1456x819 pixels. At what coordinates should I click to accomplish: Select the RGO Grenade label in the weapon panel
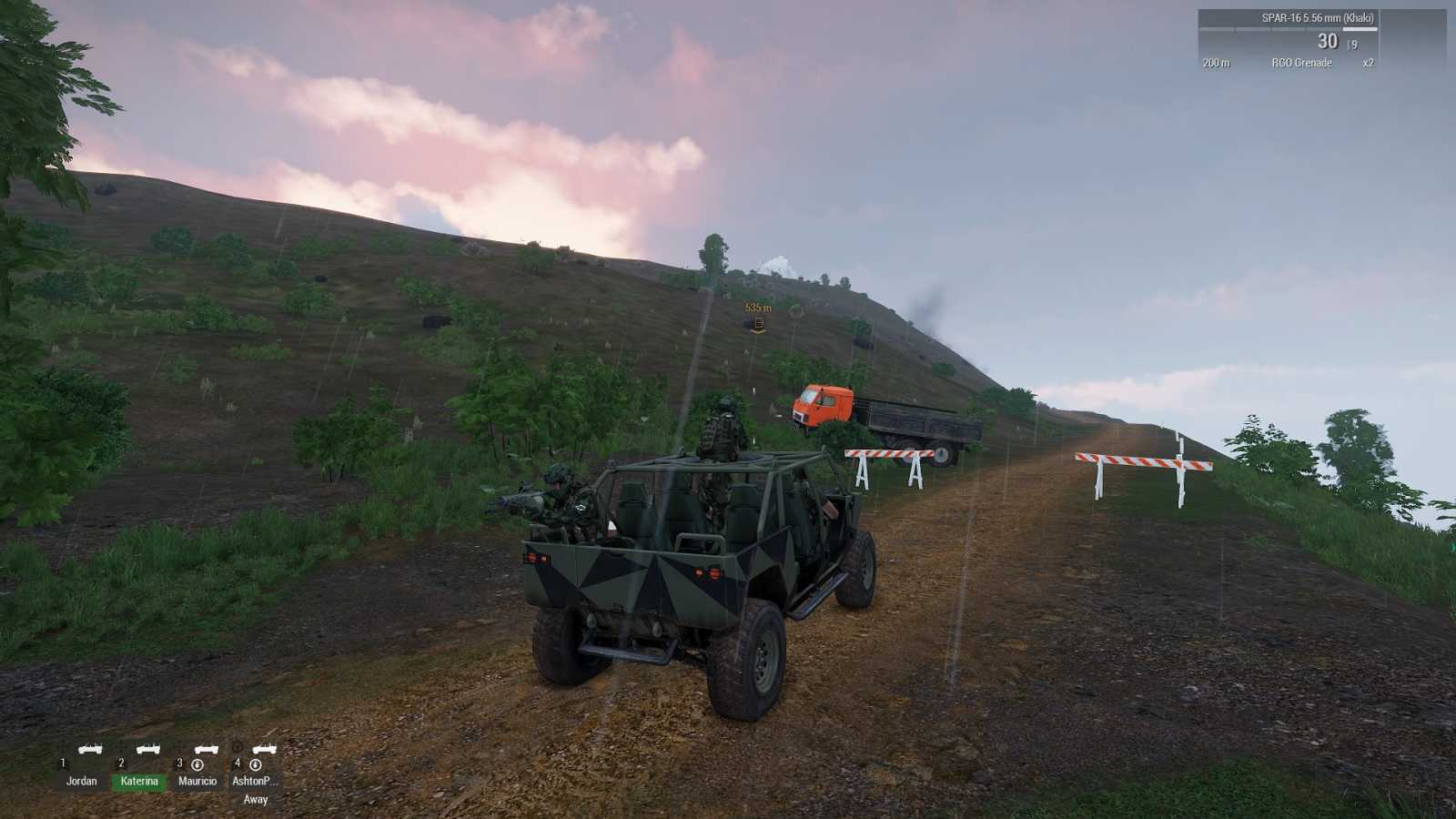1301,62
